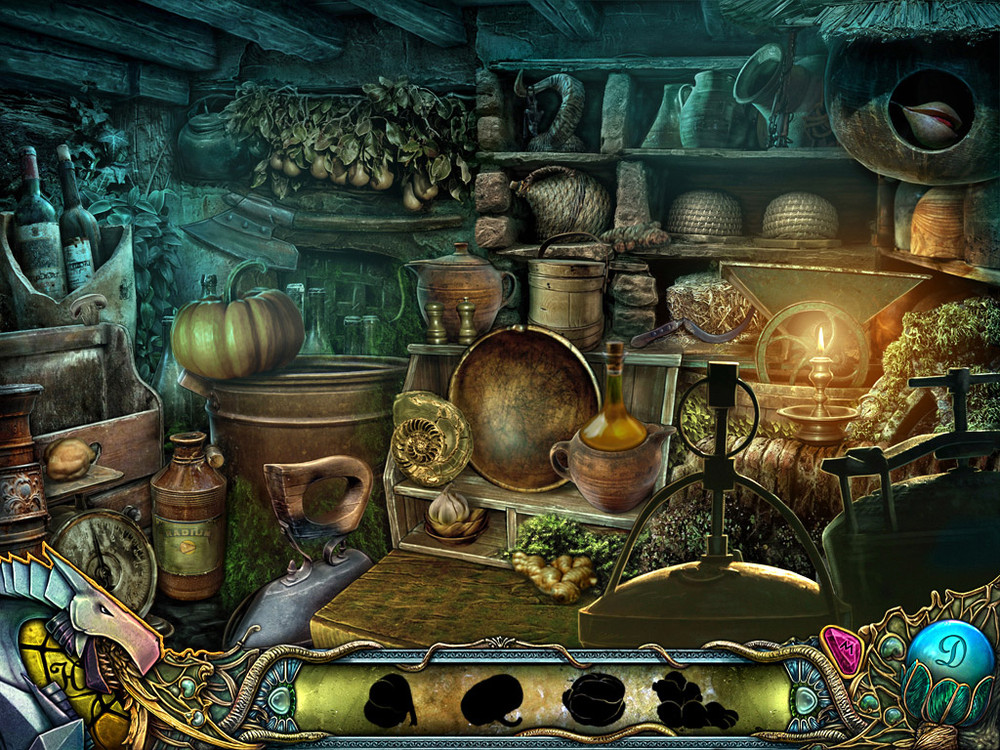
Task: Open the menu with the pink M gem
Action: pyautogui.click(x=841, y=650)
